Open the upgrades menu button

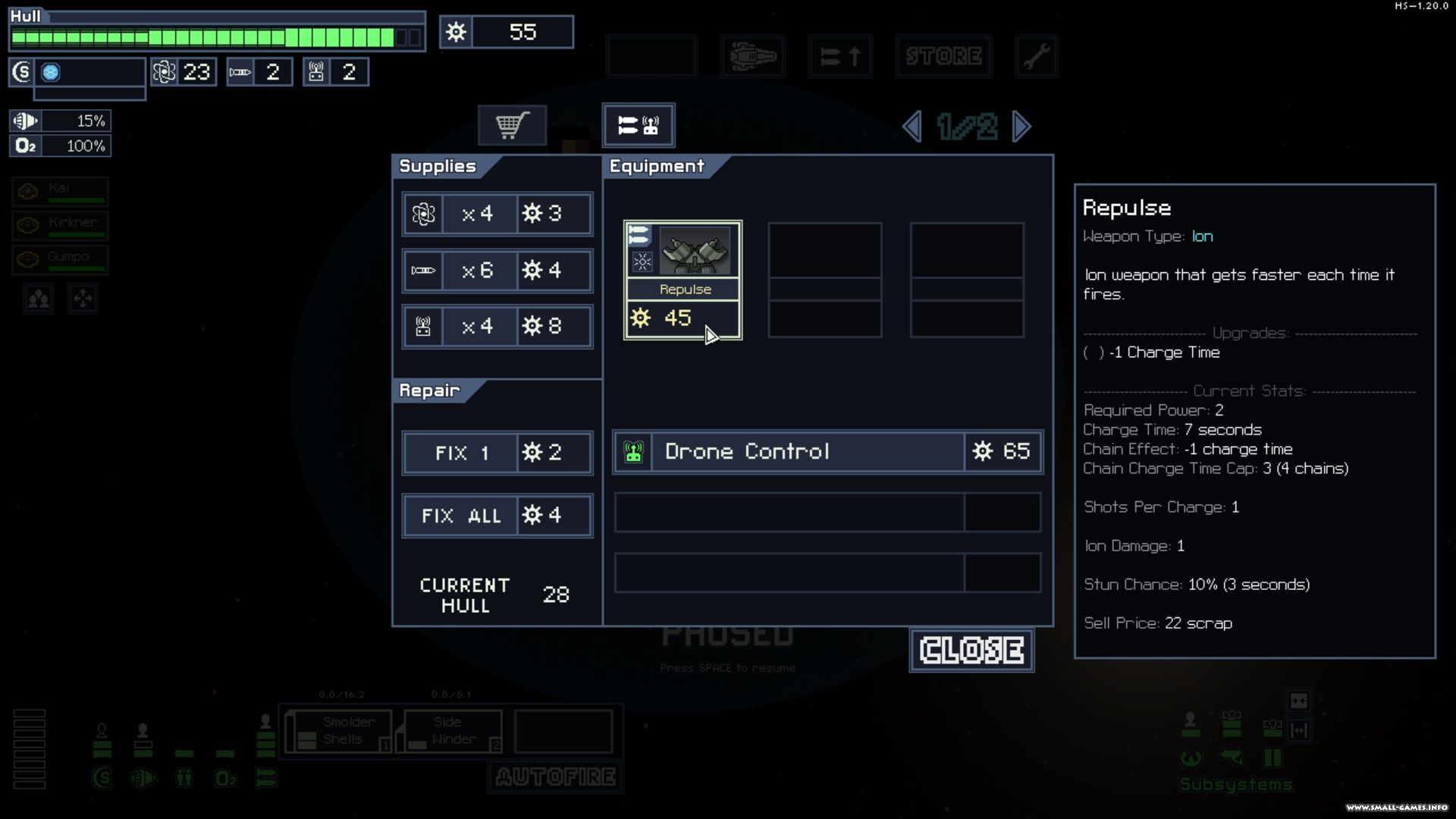coord(840,56)
